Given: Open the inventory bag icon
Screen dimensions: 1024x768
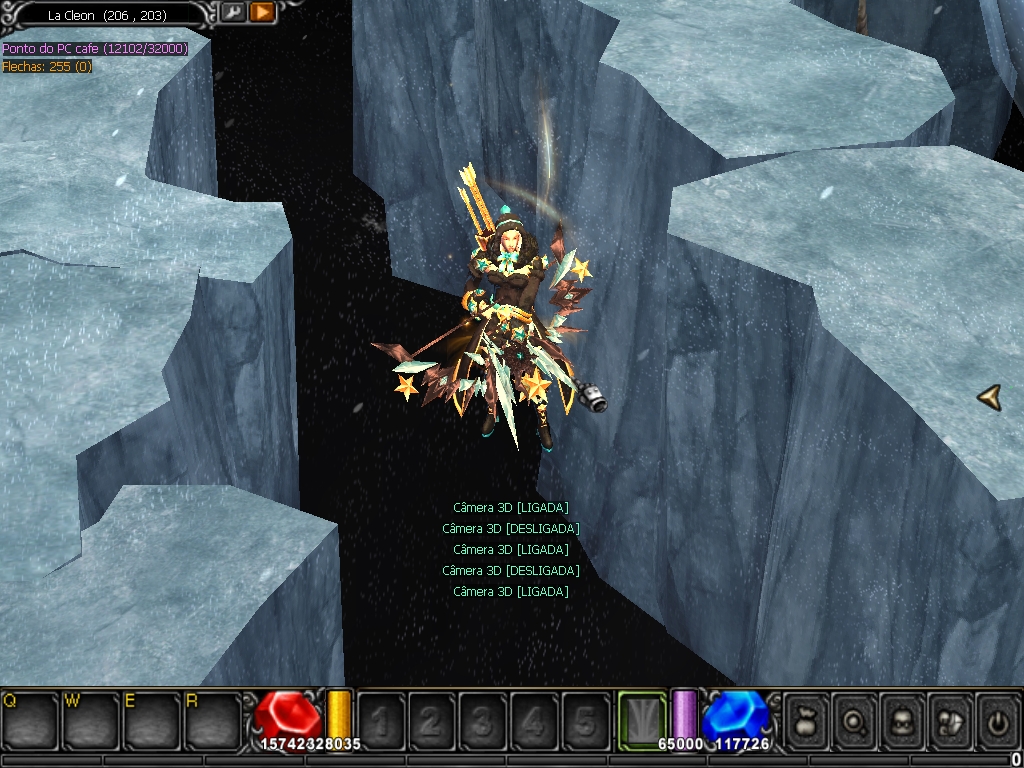Looking at the screenshot, I should [806, 719].
